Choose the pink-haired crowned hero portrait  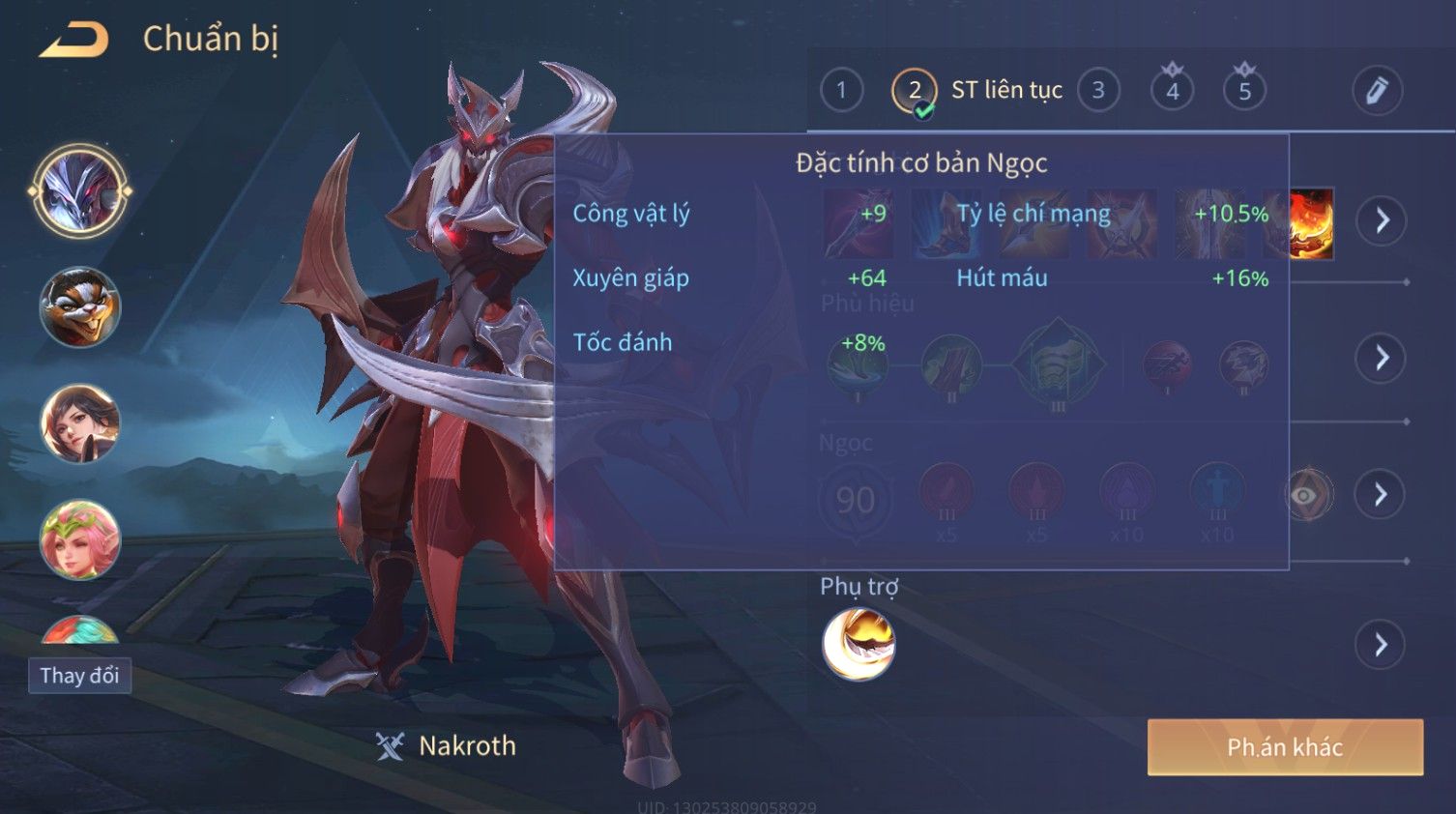79,539
